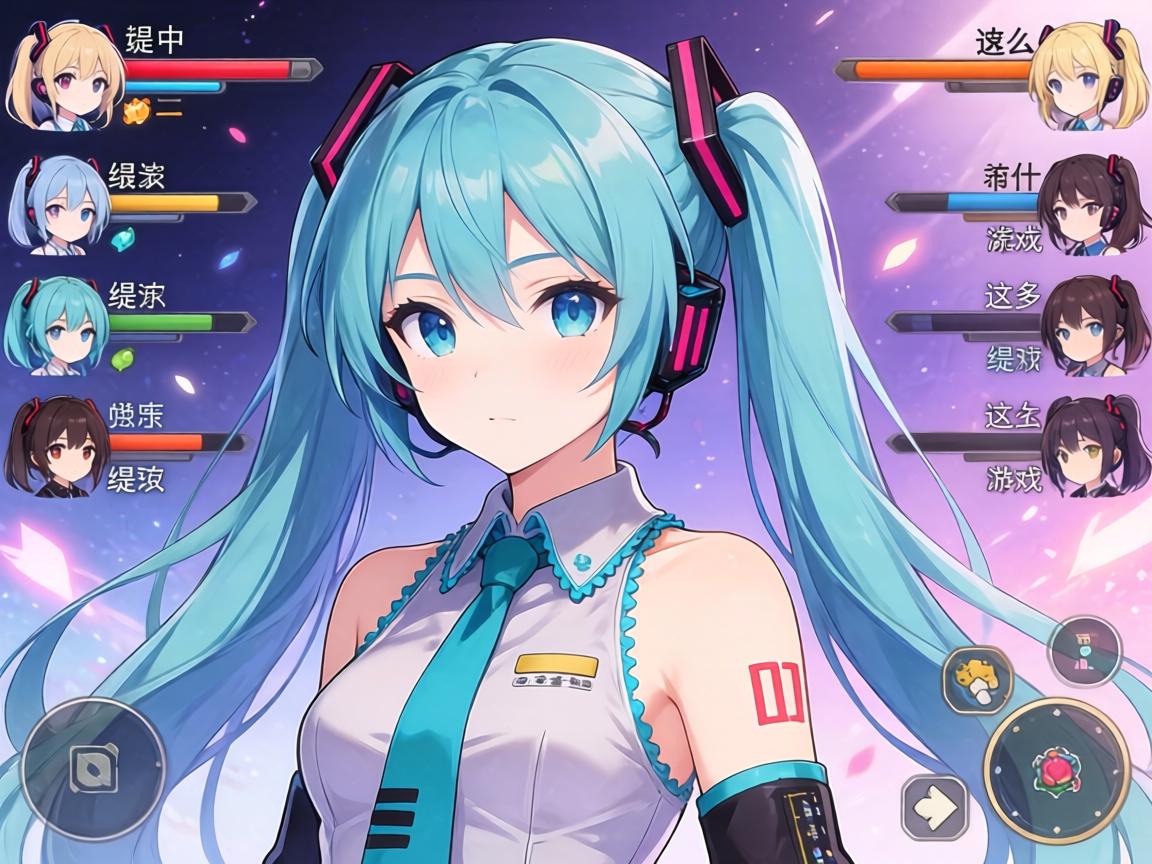The width and height of the screenshot is (1152, 864).
Task: Click the white arrow square button
Action: (935, 807)
